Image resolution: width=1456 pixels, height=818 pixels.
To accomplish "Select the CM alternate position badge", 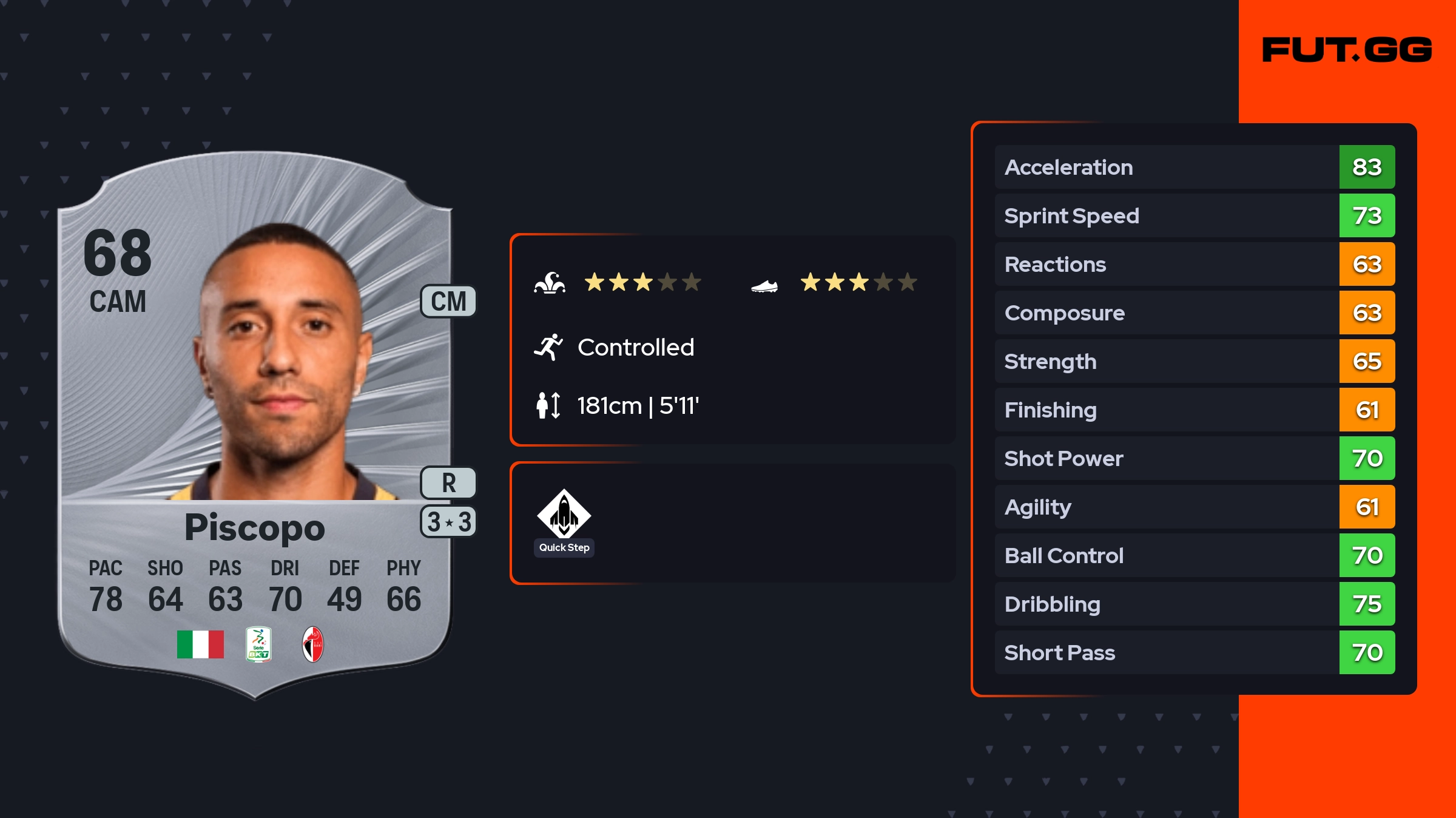I will pos(448,301).
